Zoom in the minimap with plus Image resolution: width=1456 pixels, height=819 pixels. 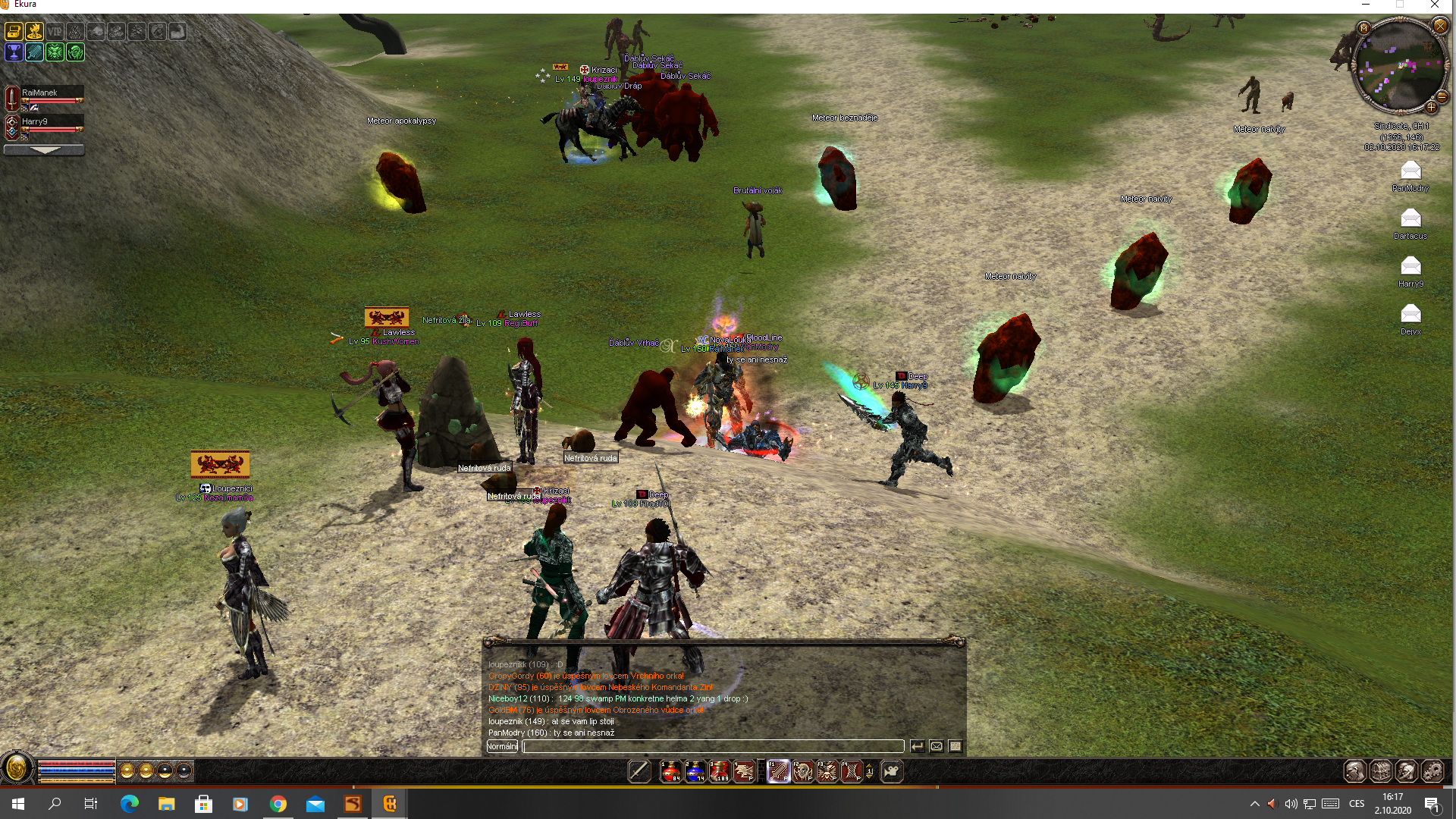pyautogui.click(x=1432, y=107)
